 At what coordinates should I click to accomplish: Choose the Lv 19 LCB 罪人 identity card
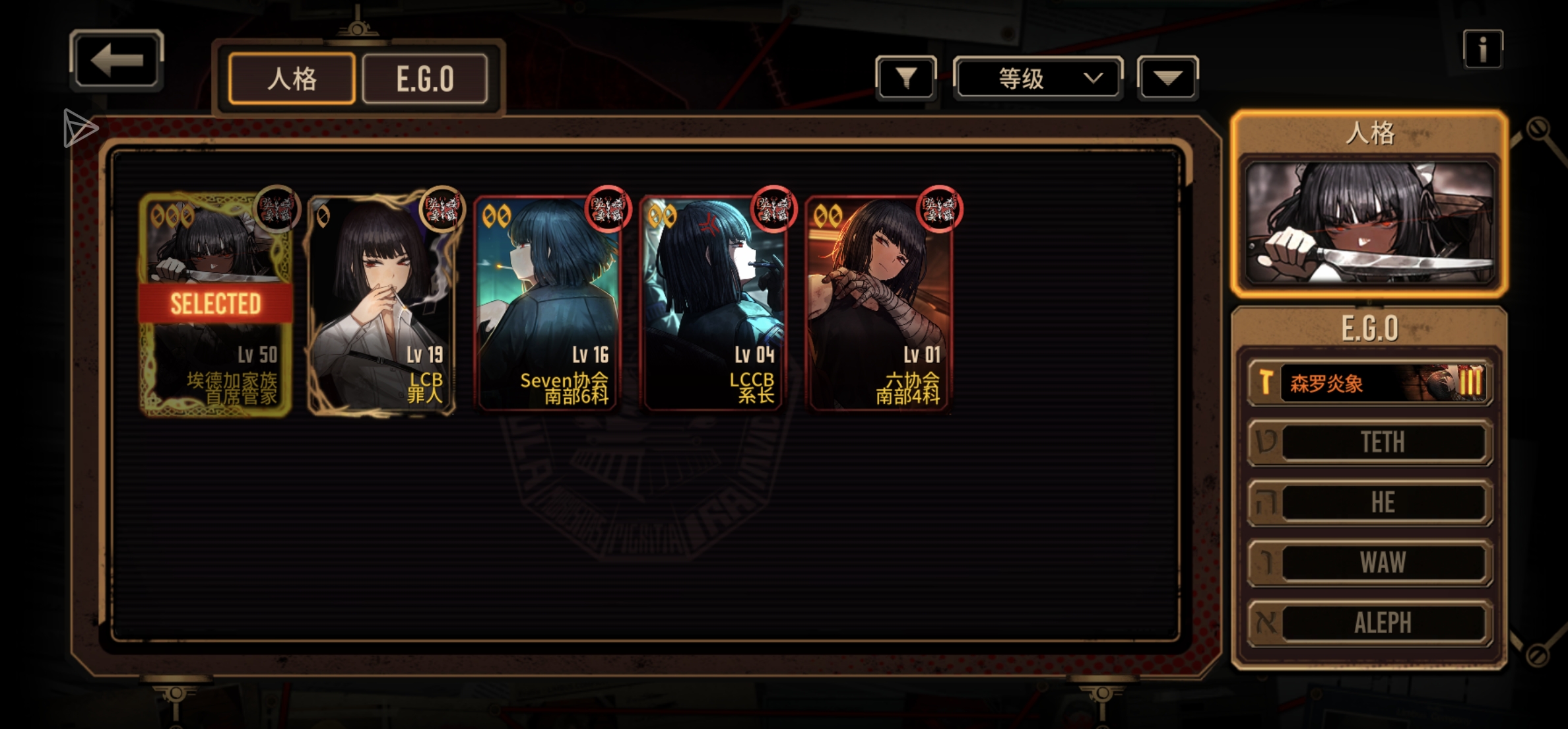381,305
